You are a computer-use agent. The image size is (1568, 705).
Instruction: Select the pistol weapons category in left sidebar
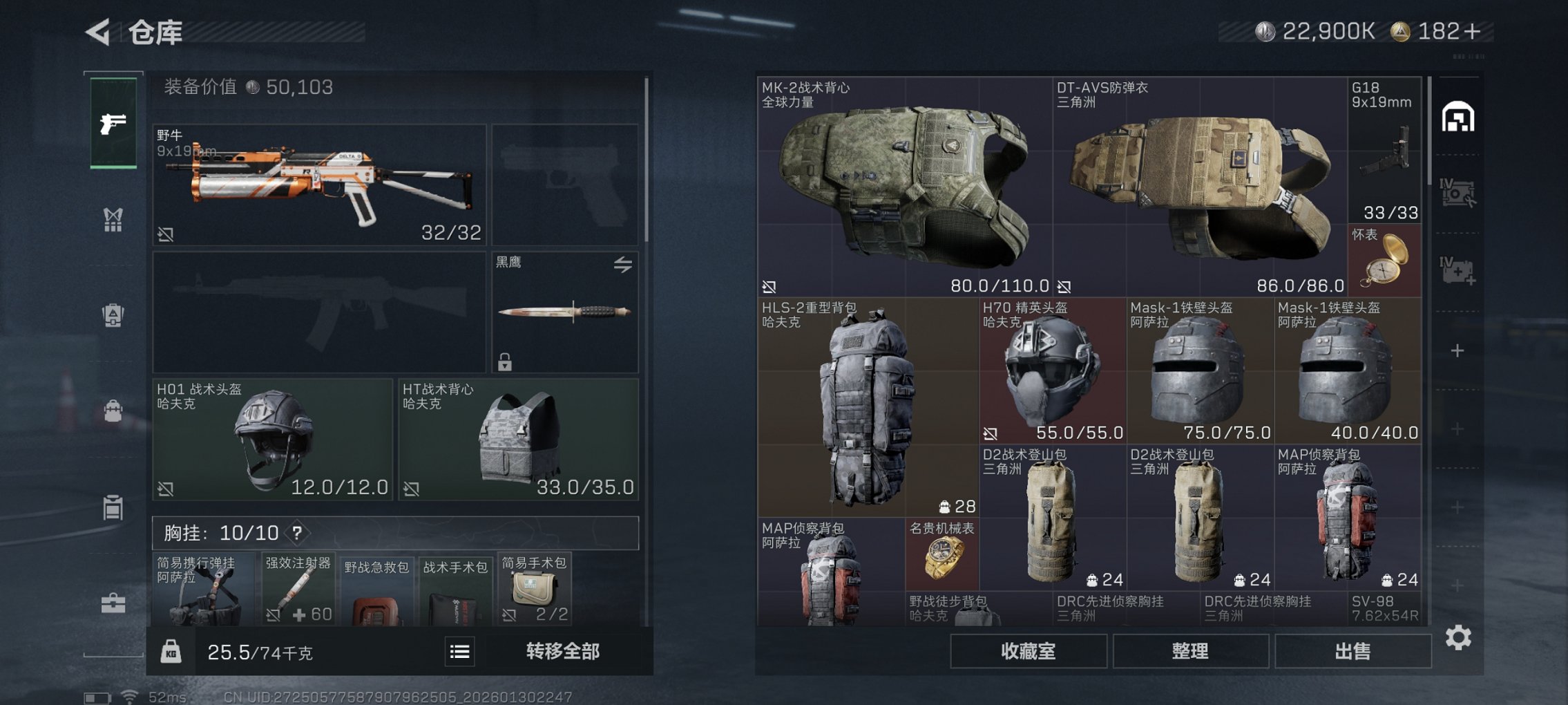click(113, 124)
